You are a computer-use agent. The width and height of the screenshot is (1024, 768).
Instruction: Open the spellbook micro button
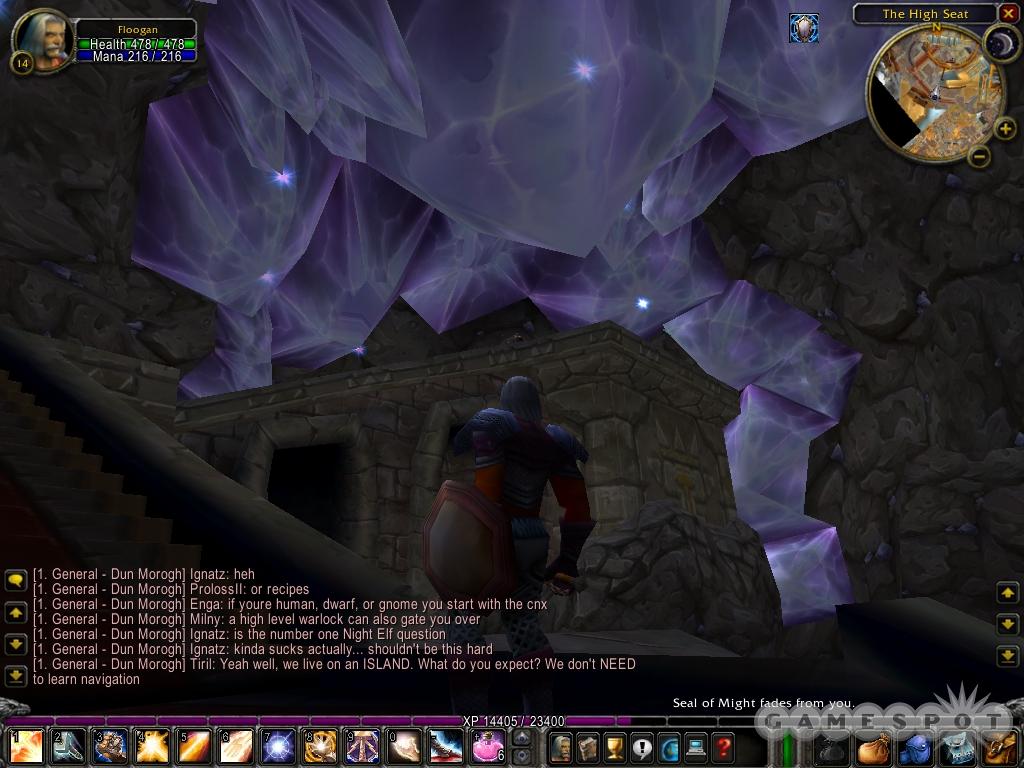pyautogui.click(x=588, y=746)
